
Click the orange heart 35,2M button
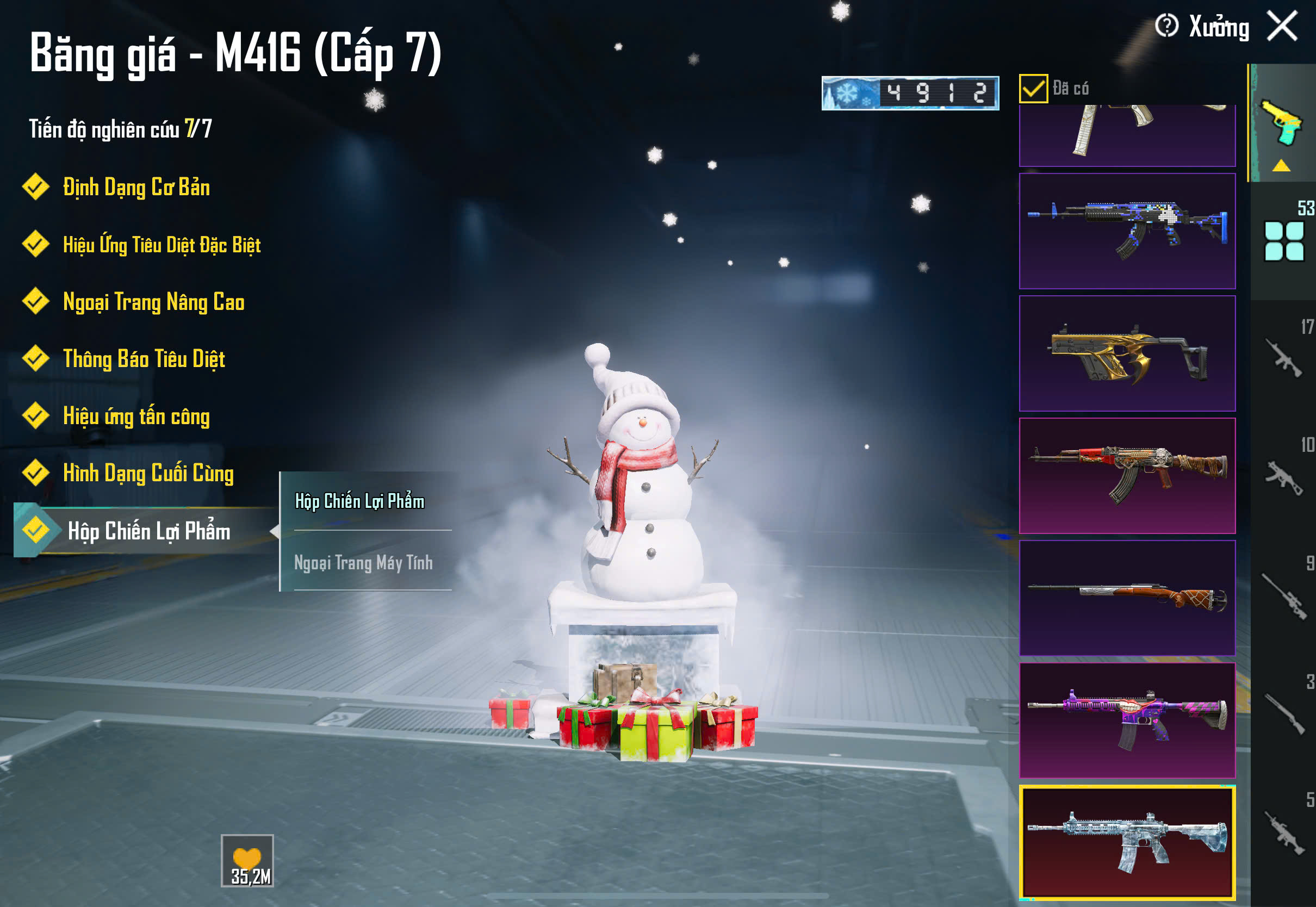pyautogui.click(x=247, y=860)
